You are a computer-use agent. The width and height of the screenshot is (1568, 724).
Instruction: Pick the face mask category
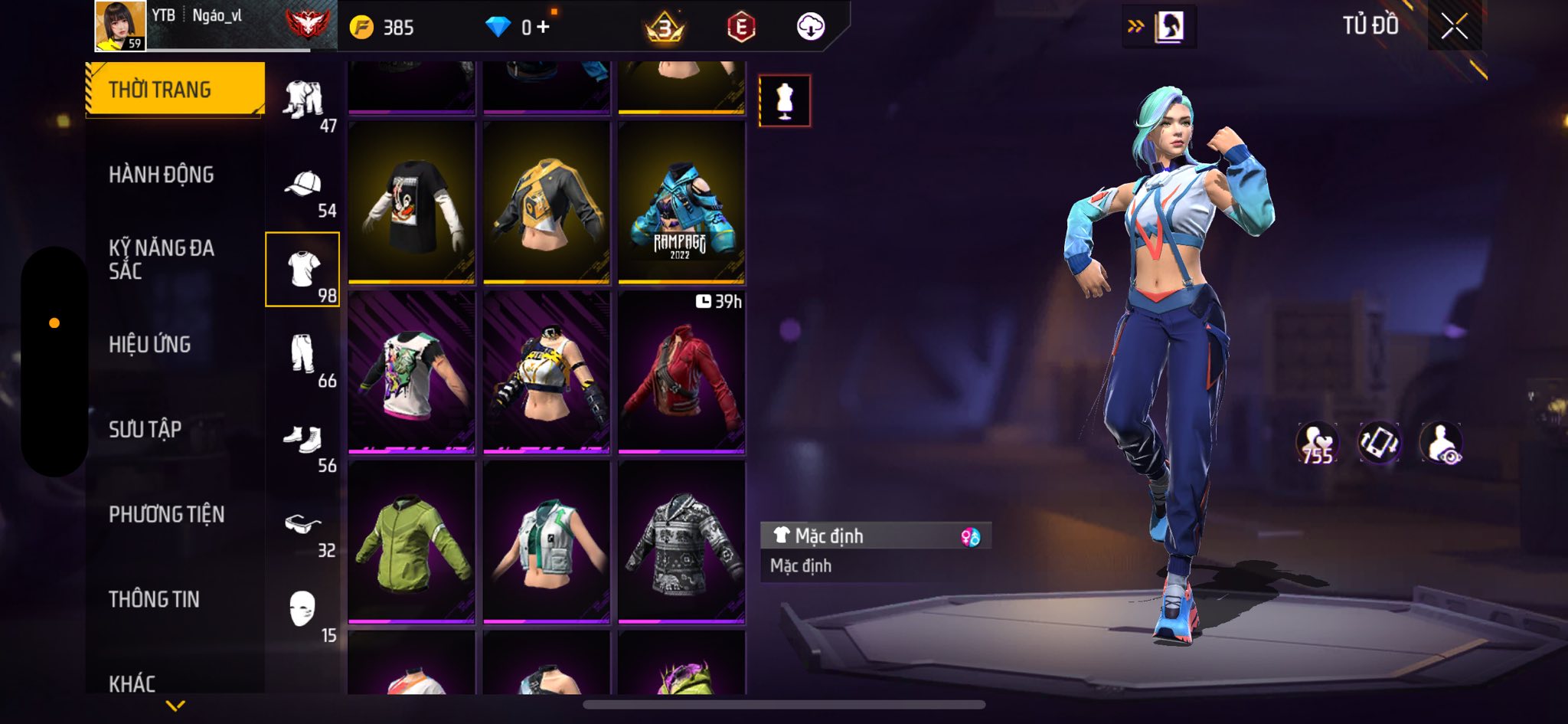pos(303,610)
